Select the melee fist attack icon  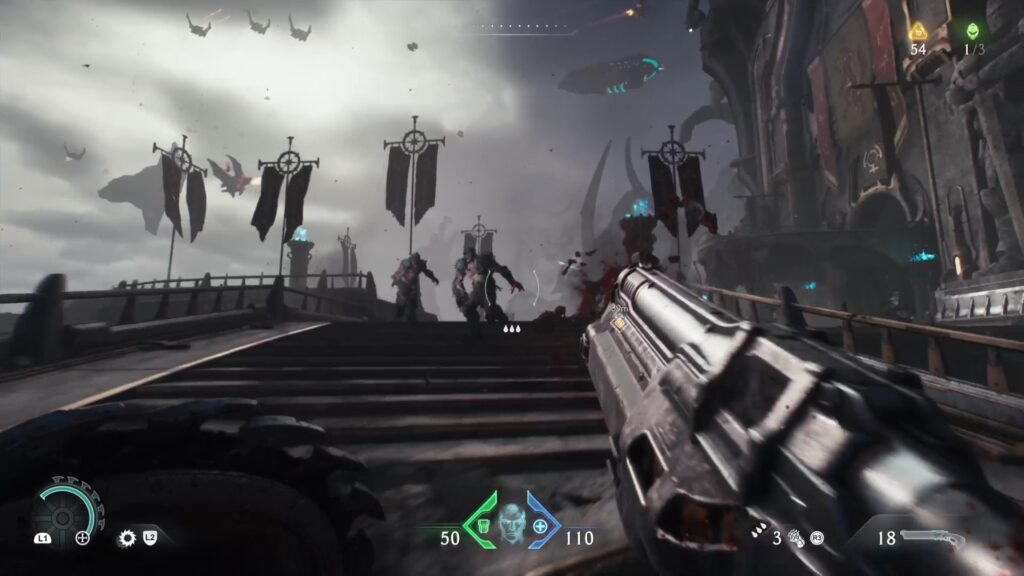pyautogui.click(x=797, y=538)
